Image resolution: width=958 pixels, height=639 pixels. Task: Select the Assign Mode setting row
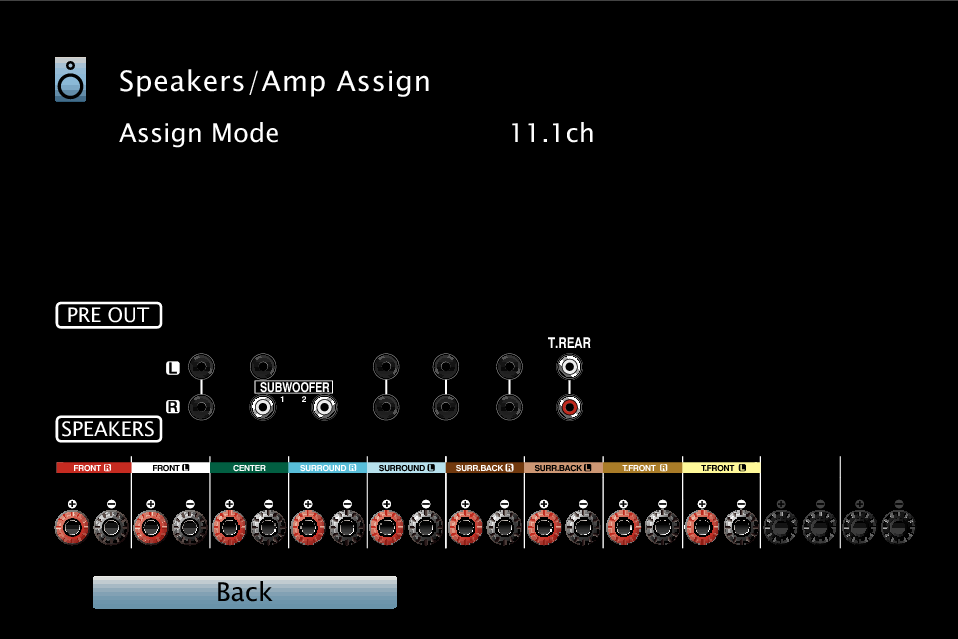pyautogui.click(x=199, y=133)
